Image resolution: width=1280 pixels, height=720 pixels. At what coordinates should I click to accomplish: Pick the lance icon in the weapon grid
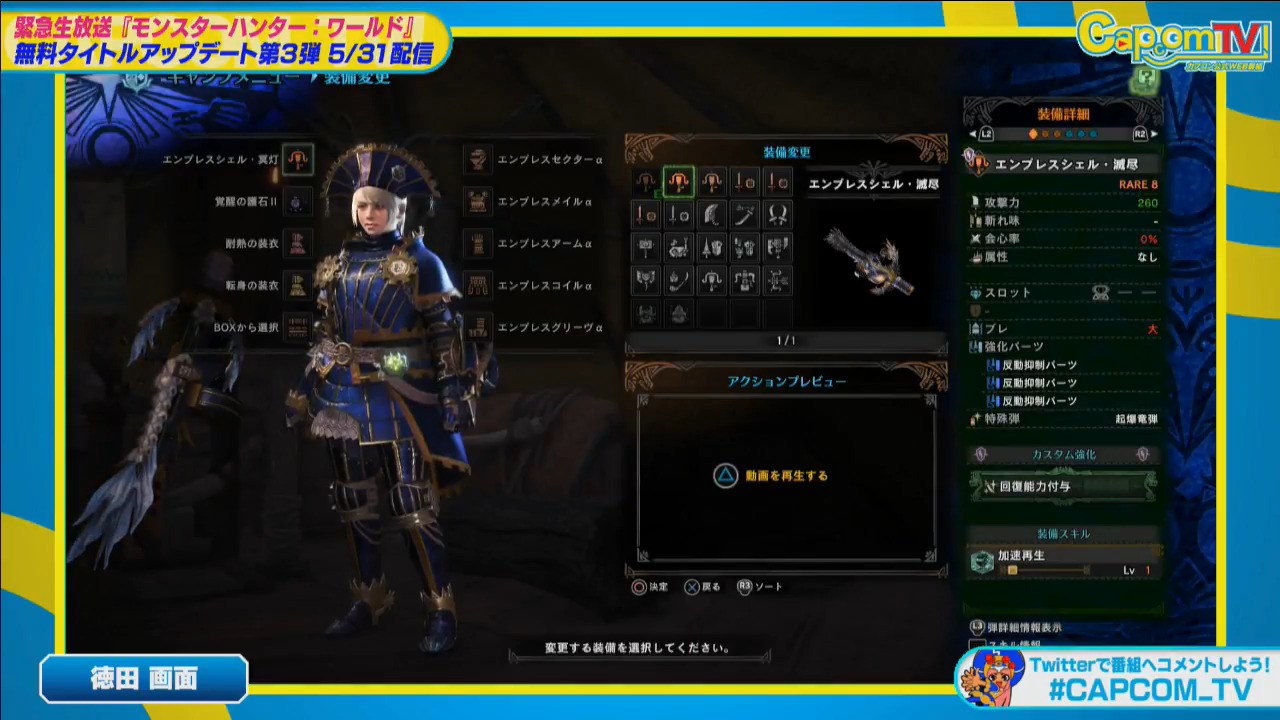pyautogui.click(x=712, y=247)
